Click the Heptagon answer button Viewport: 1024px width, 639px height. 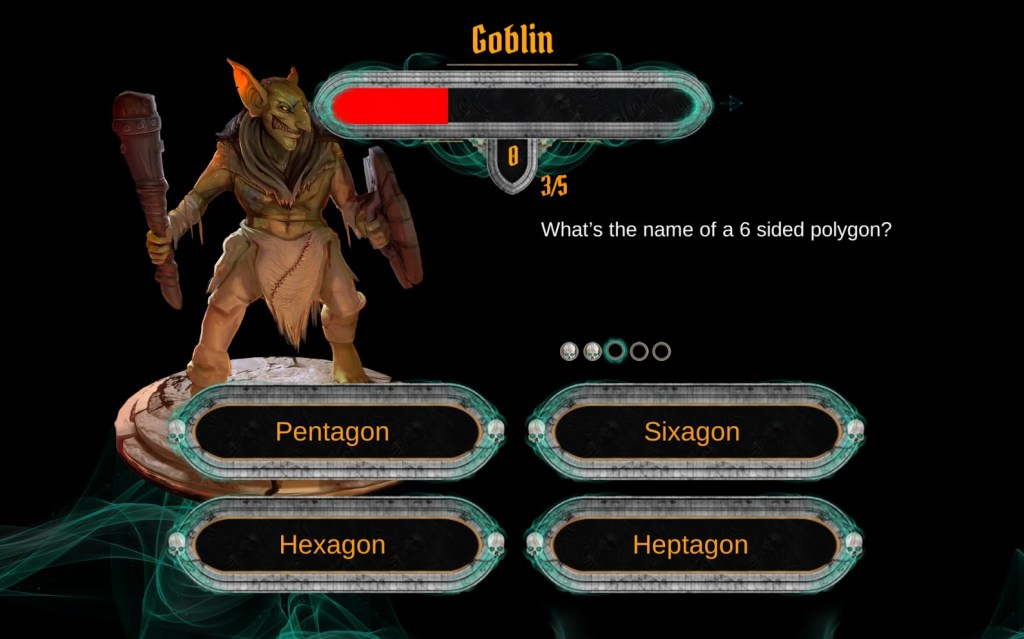click(x=691, y=545)
